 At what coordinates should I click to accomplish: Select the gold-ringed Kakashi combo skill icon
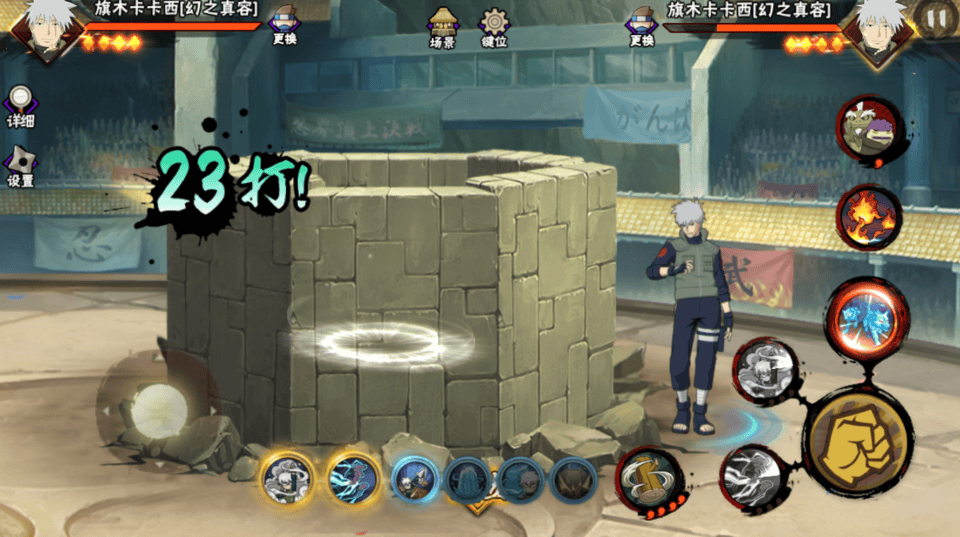(x=287, y=479)
